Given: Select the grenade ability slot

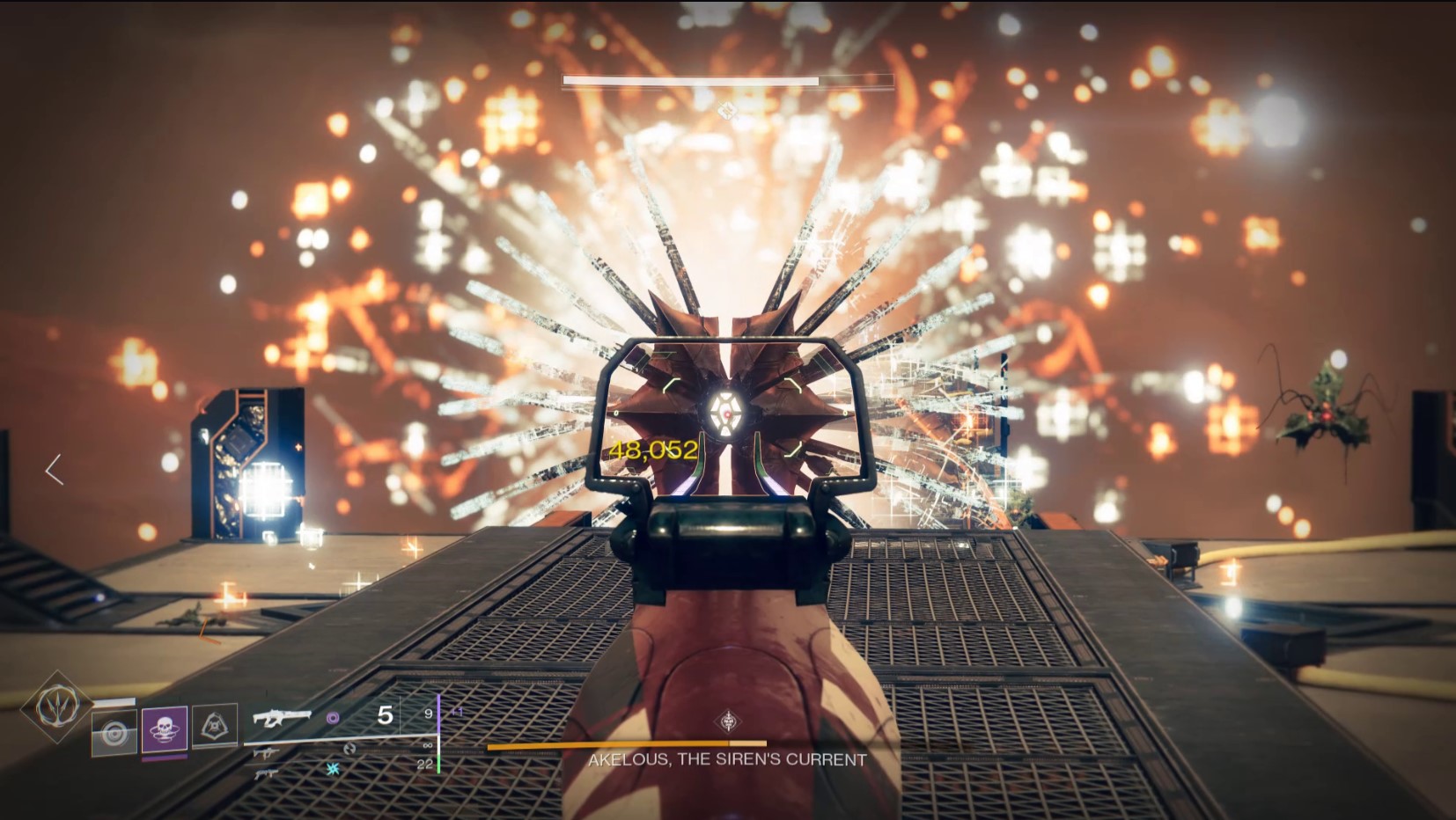Looking at the screenshot, I should (114, 732).
